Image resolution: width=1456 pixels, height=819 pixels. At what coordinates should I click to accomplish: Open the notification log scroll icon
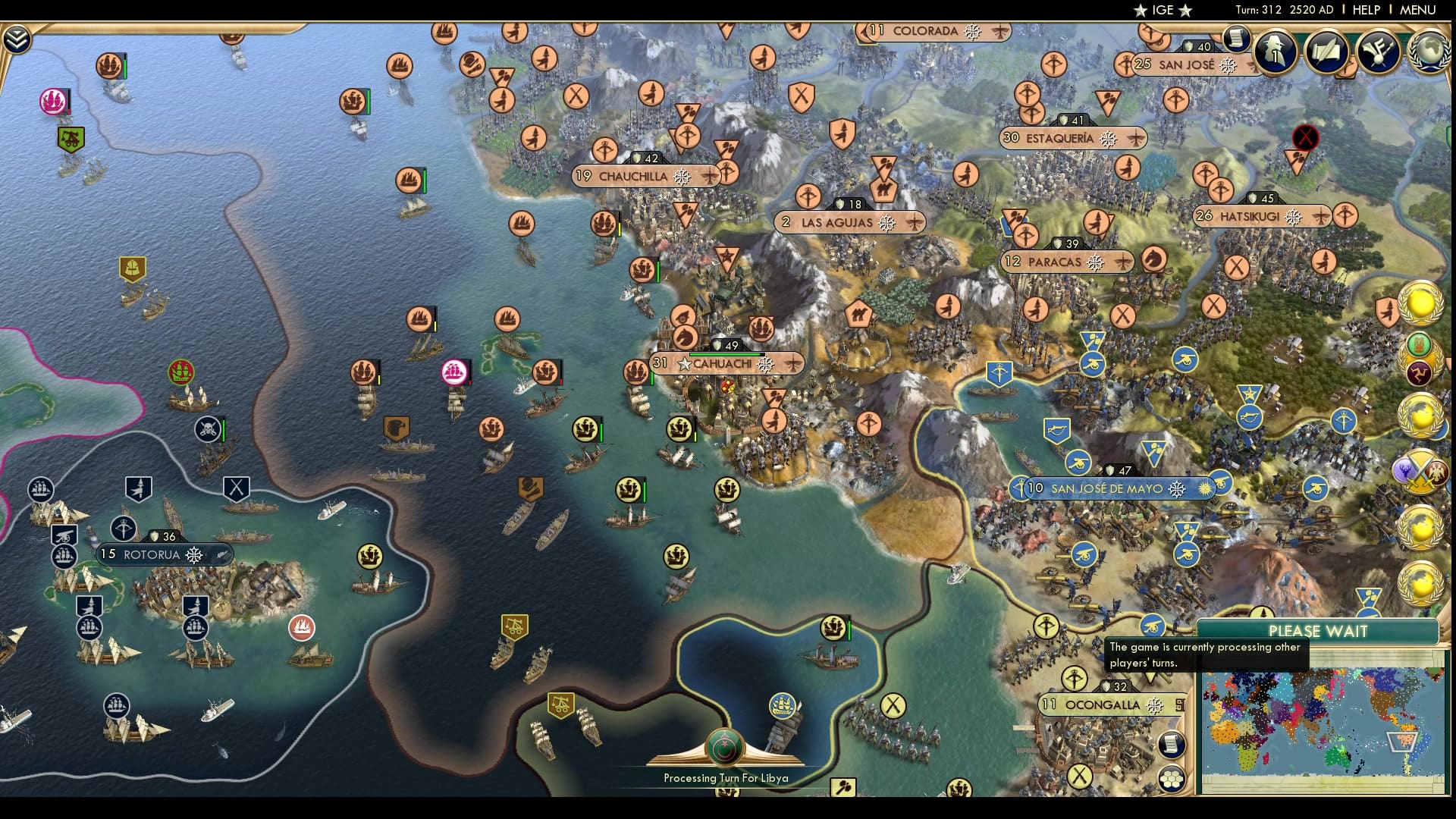click(1237, 39)
